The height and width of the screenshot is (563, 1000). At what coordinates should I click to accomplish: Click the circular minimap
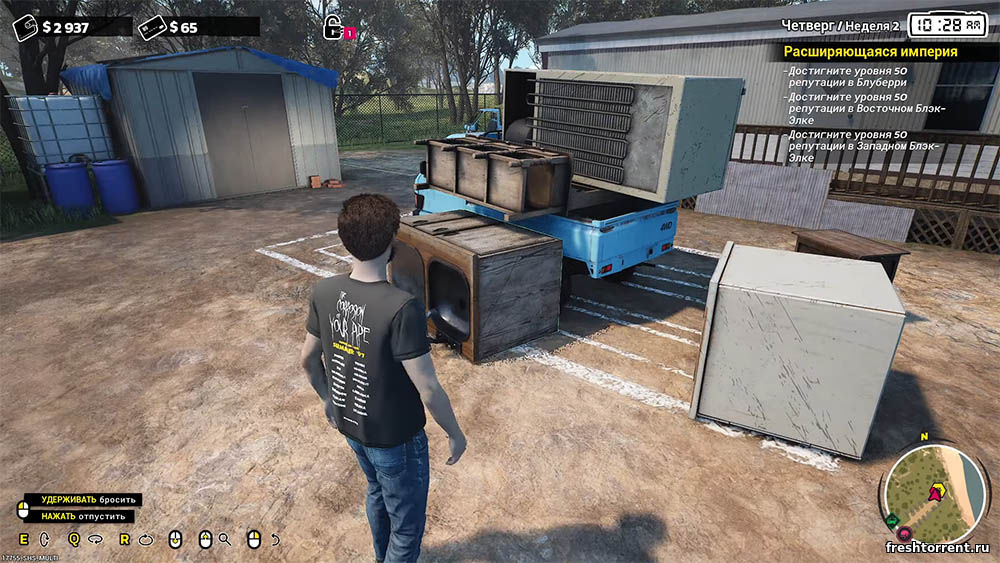coord(933,490)
